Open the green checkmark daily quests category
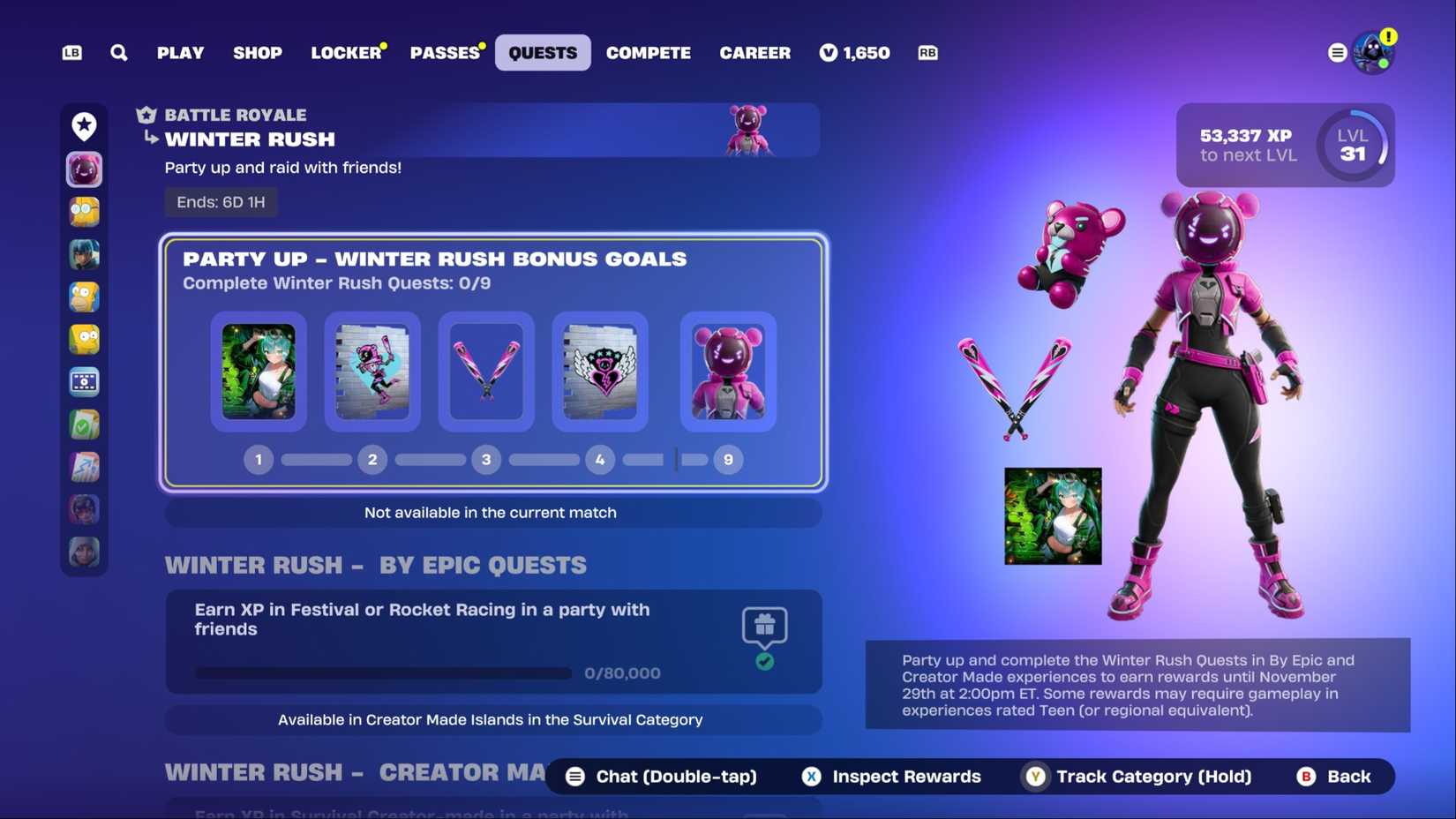Screen dimensions: 1456x819 click(84, 424)
